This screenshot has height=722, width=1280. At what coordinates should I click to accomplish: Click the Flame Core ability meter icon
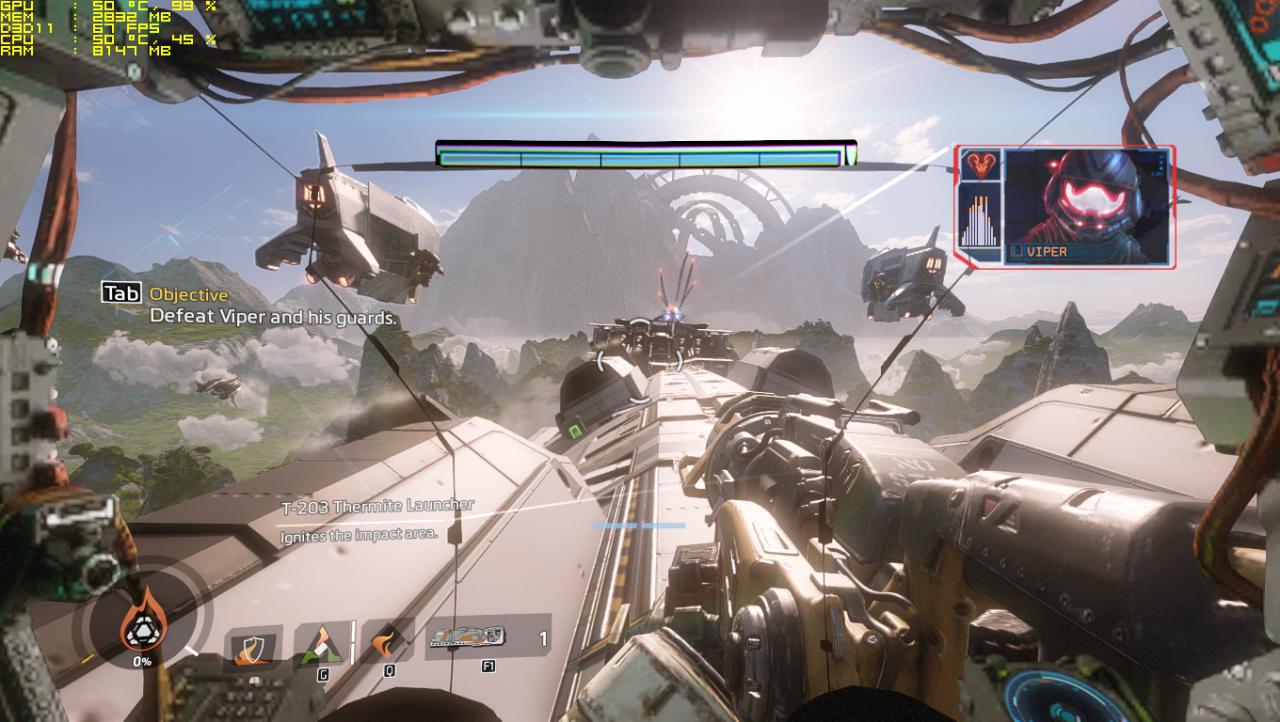tap(141, 622)
